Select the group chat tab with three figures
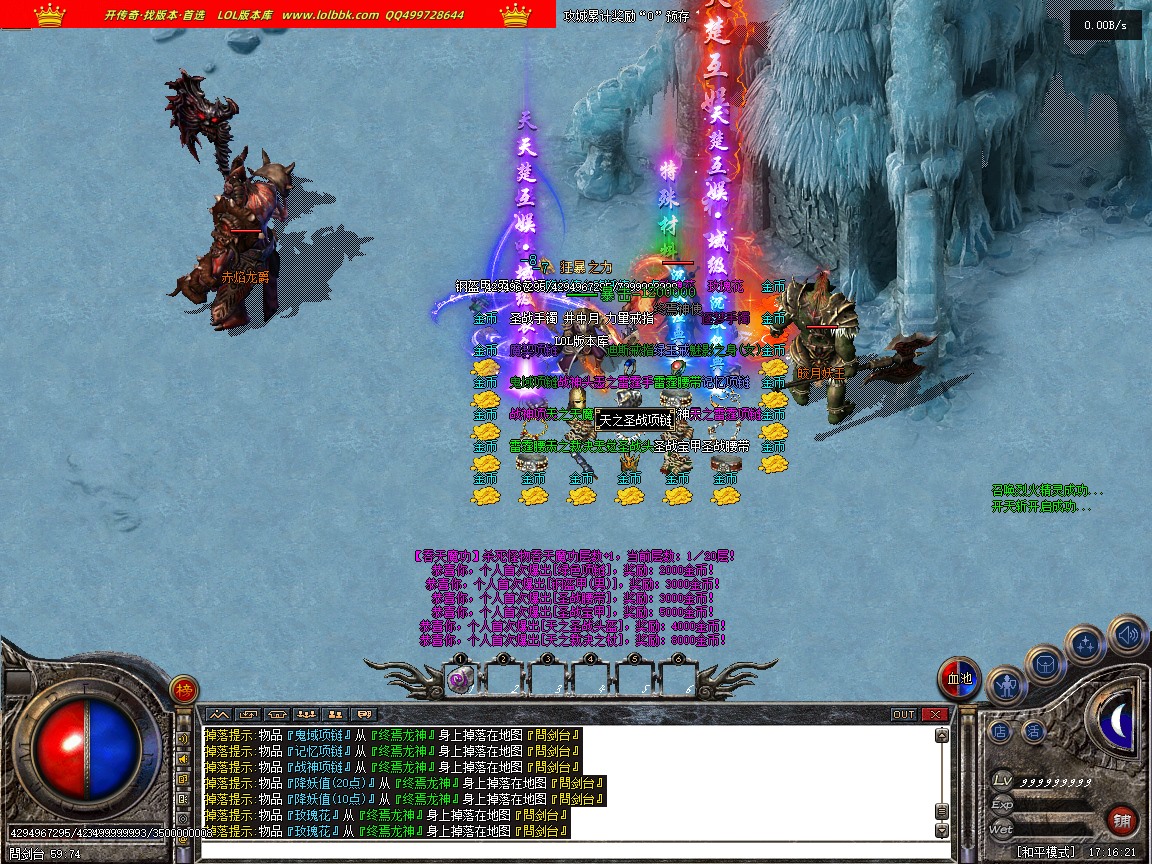Image resolution: width=1152 pixels, height=864 pixels. click(307, 714)
